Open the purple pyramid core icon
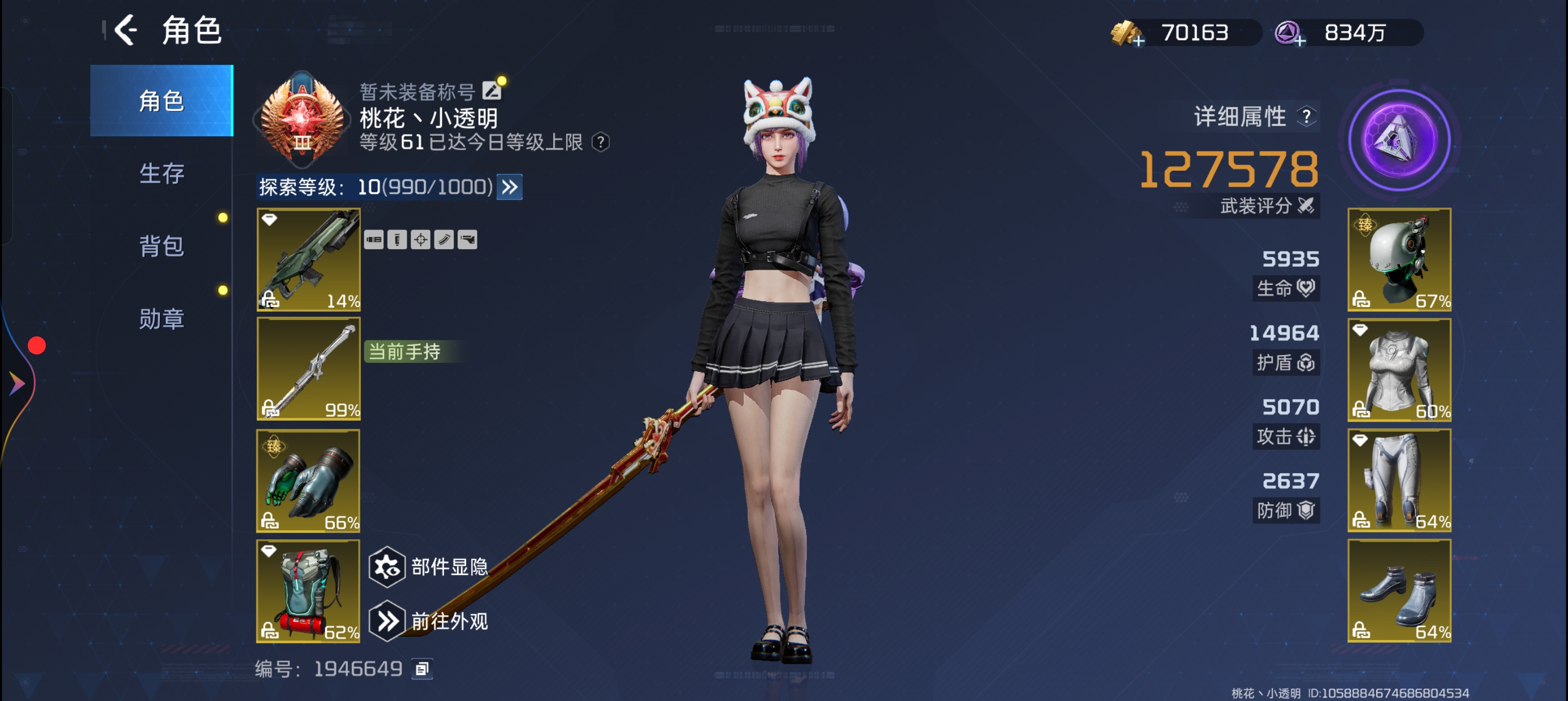Screen dimensions: 1568x701 pyautogui.click(x=1399, y=141)
